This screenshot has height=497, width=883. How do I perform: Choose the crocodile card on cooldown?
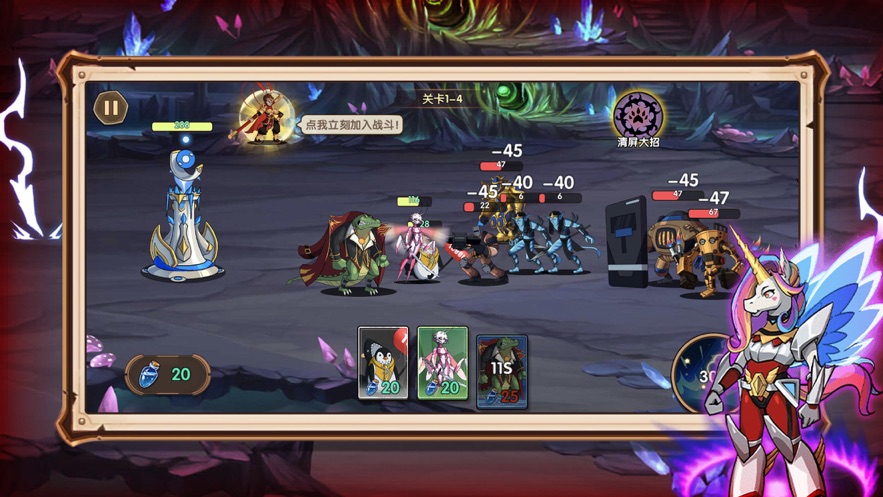(502, 370)
